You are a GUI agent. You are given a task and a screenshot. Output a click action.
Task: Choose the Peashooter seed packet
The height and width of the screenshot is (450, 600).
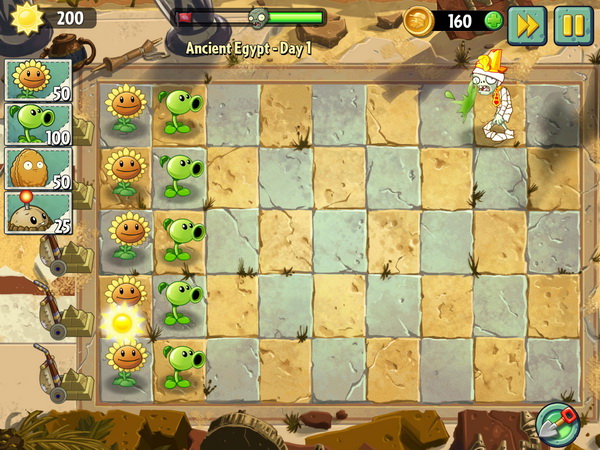(39, 124)
